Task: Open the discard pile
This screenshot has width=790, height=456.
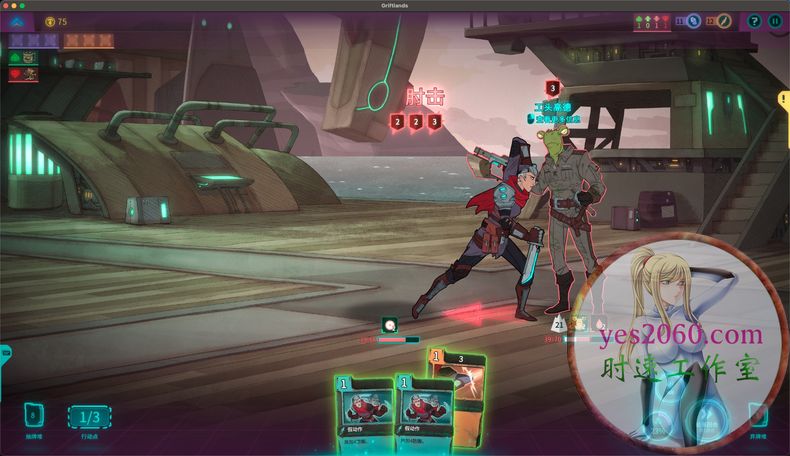Action: coord(758,415)
